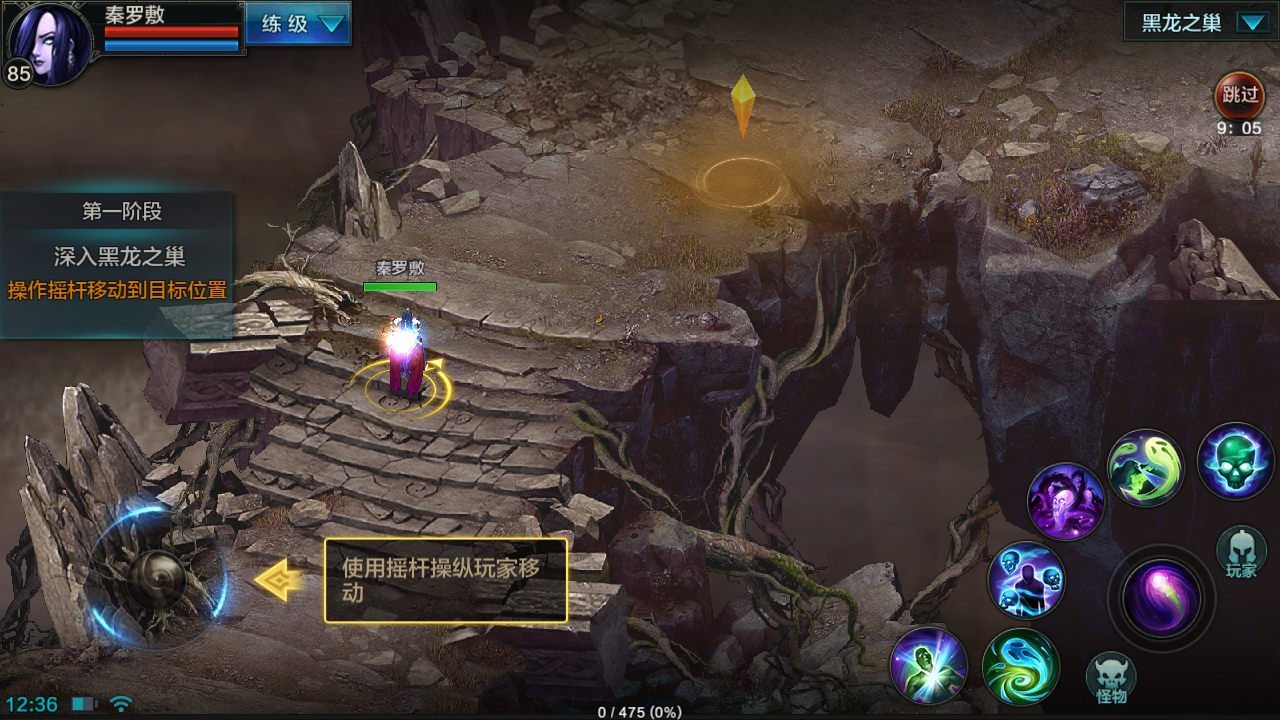
Task: Cast the purple tentacle skill
Action: [1066, 500]
